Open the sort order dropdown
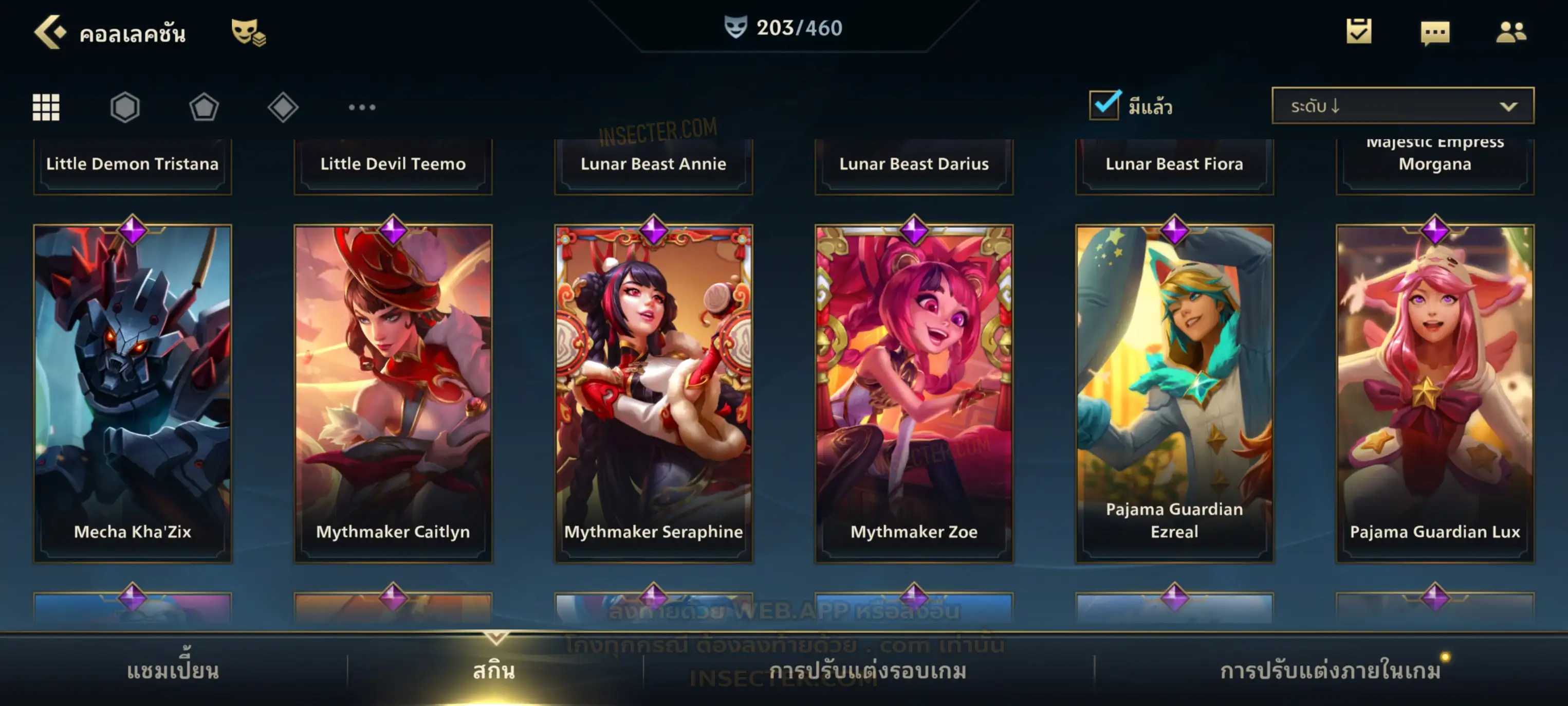 pos(1403,105)
